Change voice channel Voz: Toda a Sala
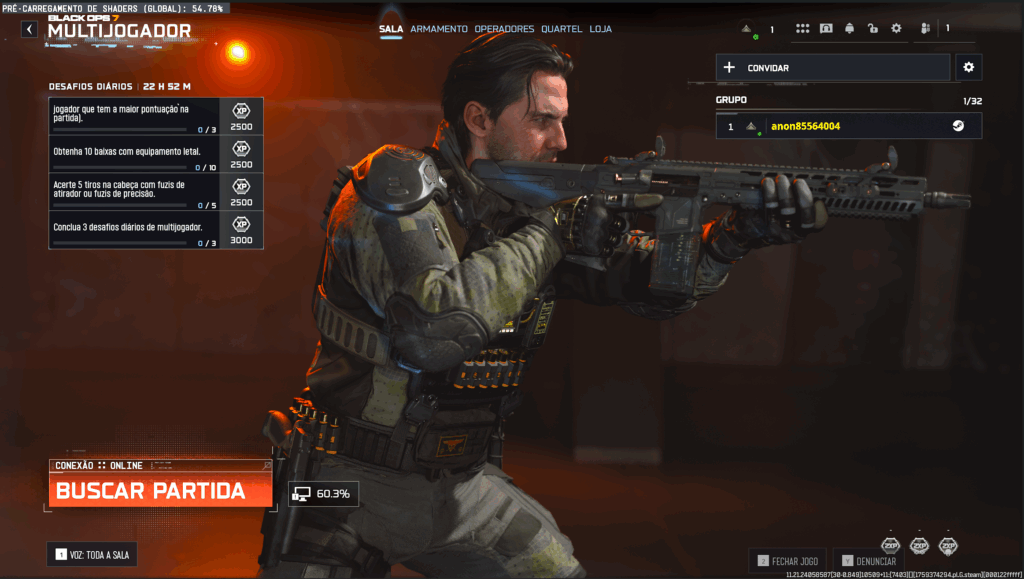The image size is (1024, 579). click(92, 554)
